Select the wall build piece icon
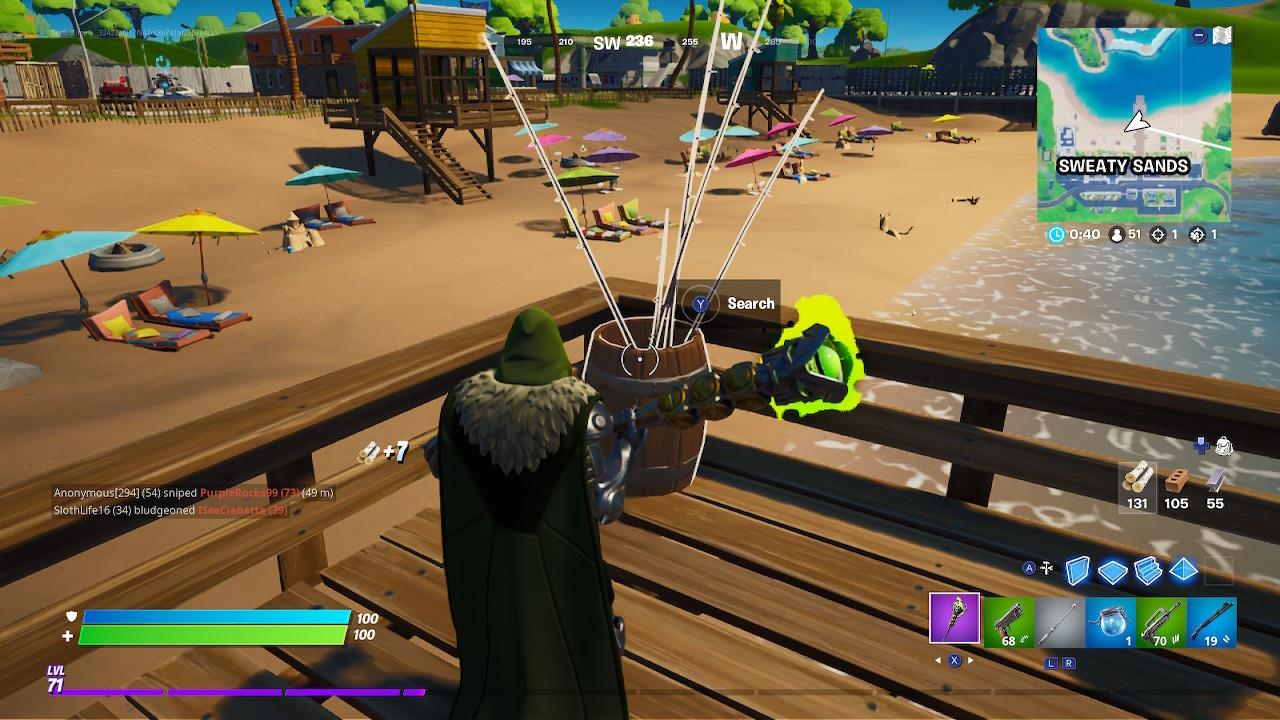This screenshot has width=1280, height=720. (1079, 571)
